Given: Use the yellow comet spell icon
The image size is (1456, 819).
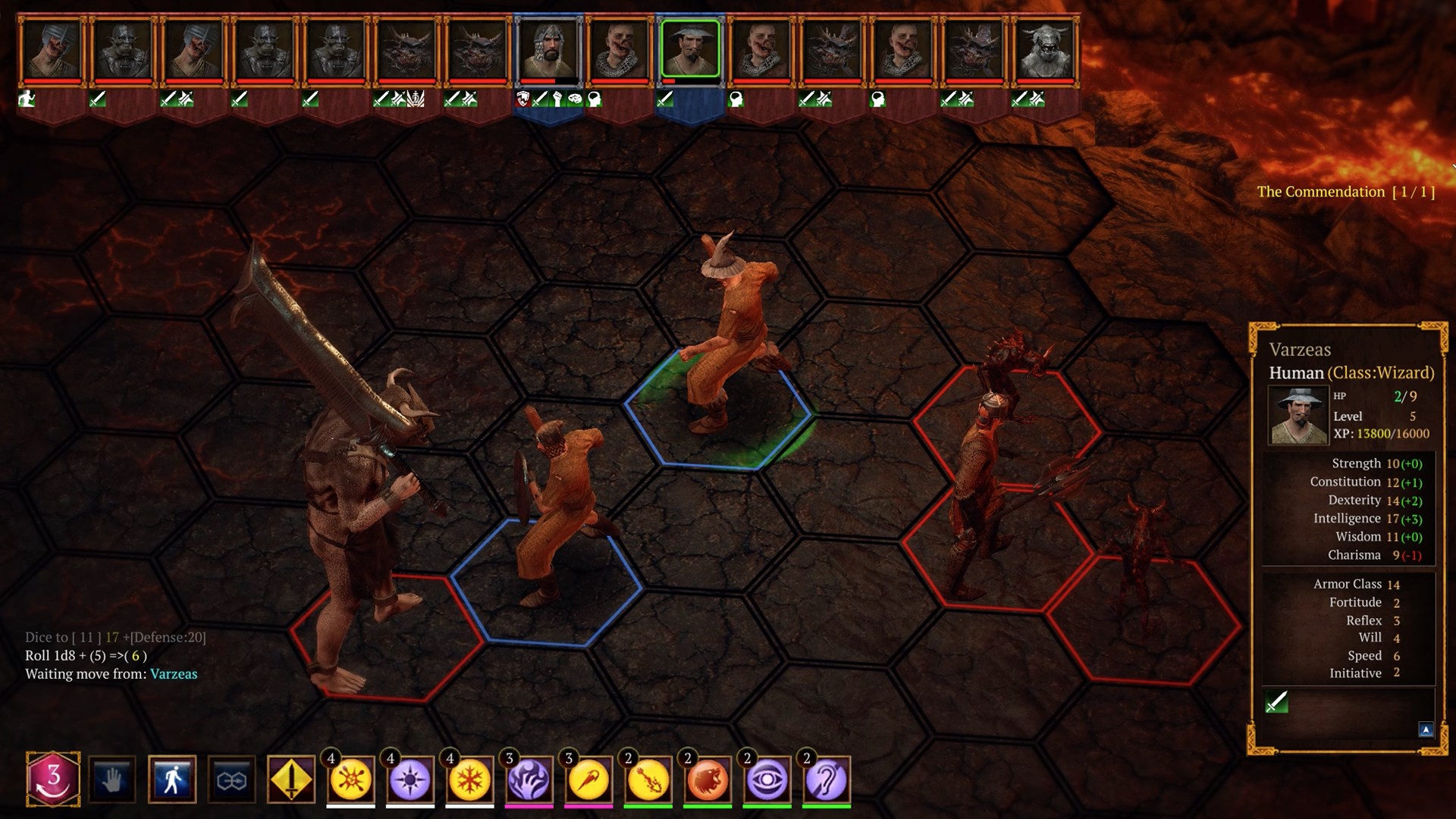Looking at the screenshot, I should click(588, 780).
